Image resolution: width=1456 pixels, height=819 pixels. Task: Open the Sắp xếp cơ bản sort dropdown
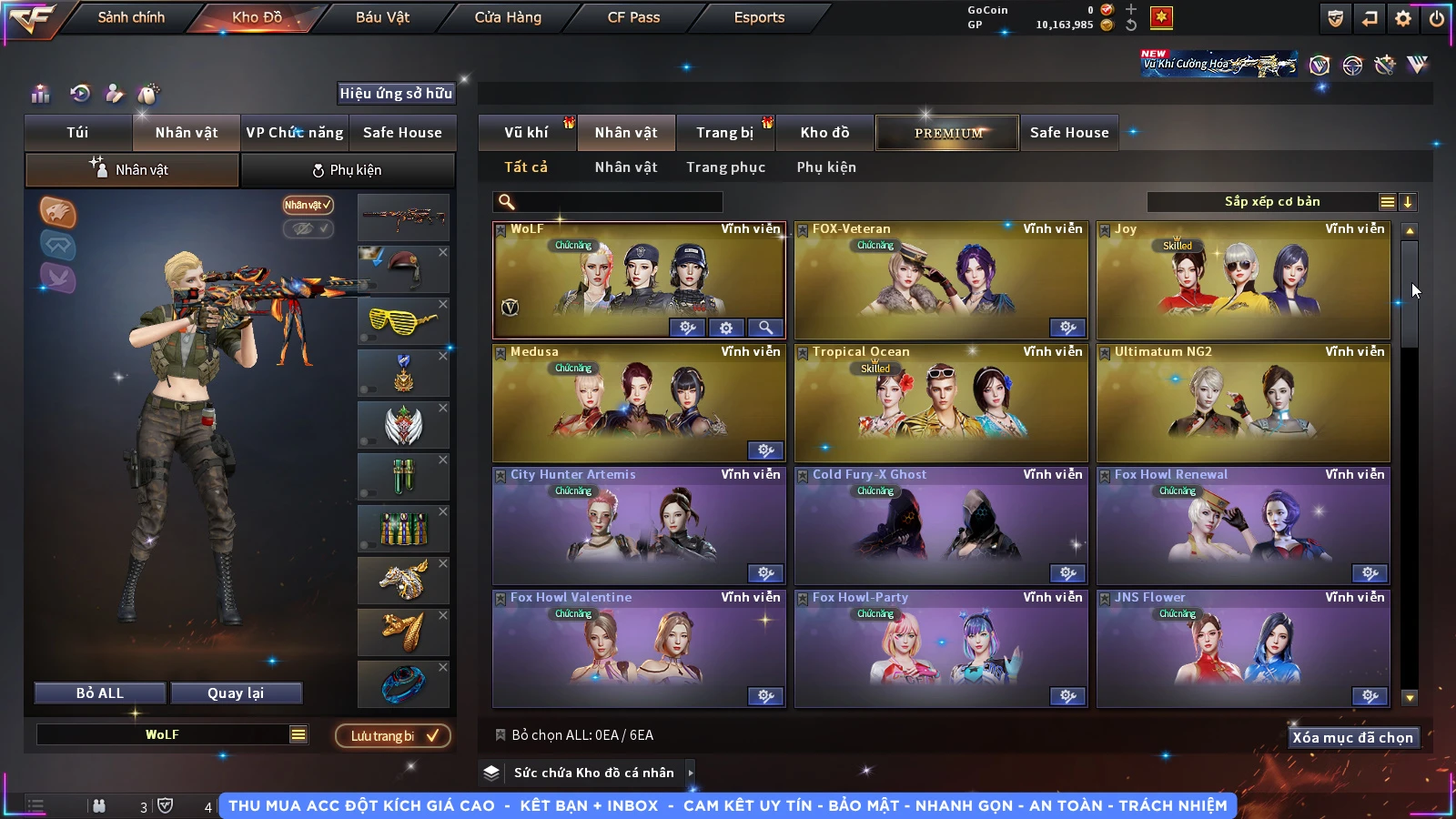(x=1272, y=202)
